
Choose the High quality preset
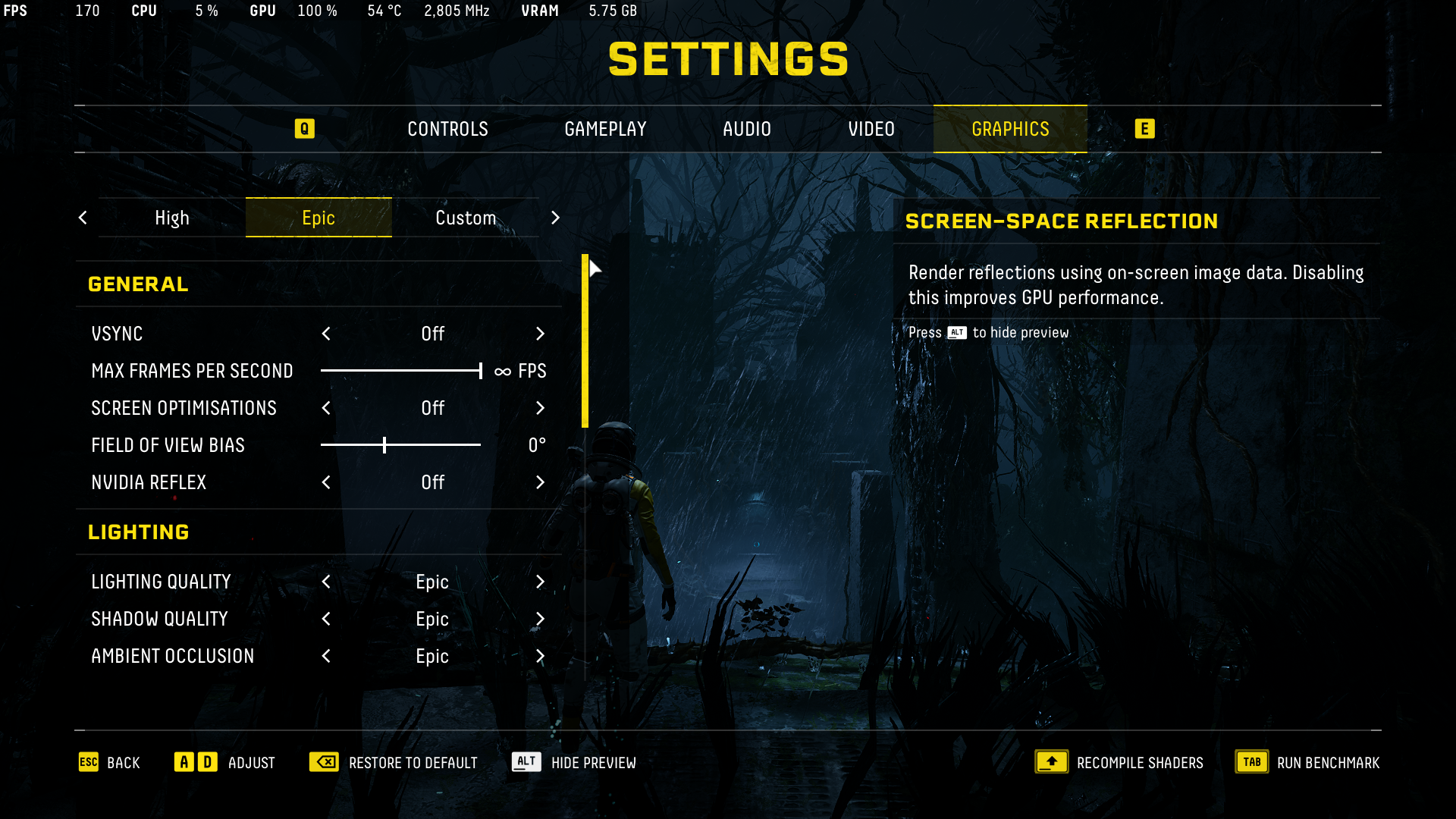click(x=172, y=218)
